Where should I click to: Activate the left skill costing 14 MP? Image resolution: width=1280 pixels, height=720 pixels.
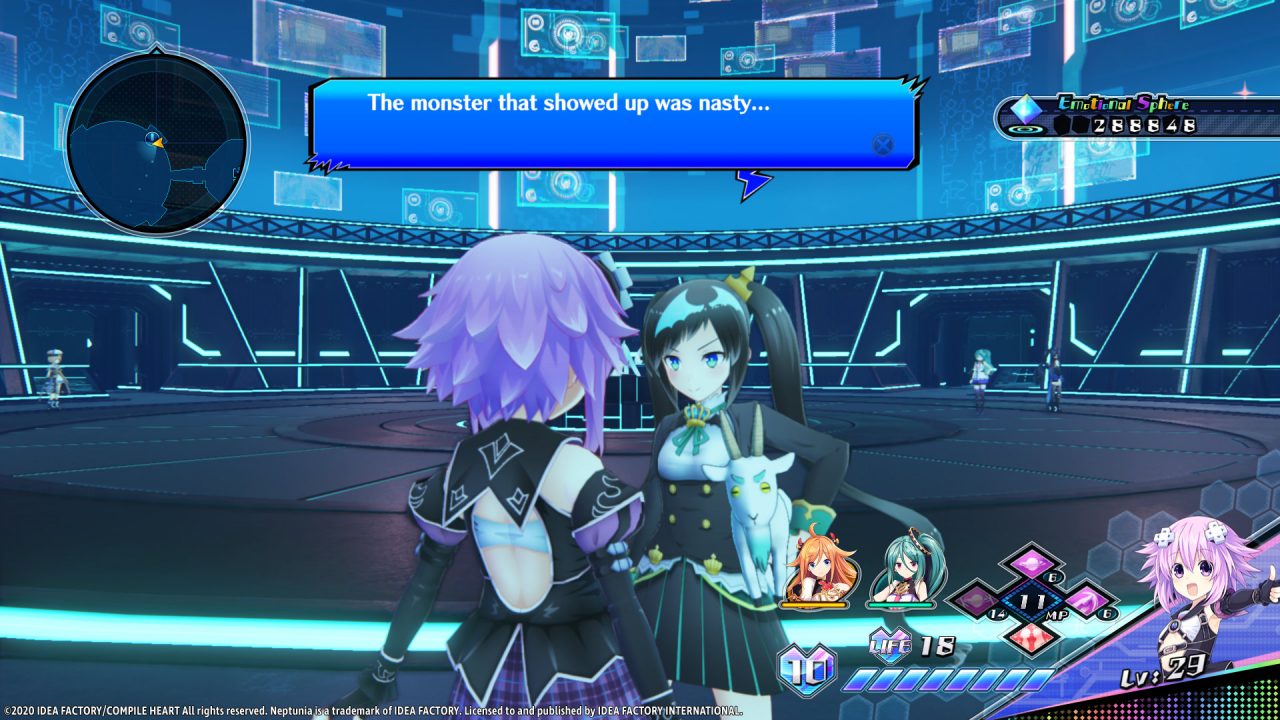pos(976,602)
